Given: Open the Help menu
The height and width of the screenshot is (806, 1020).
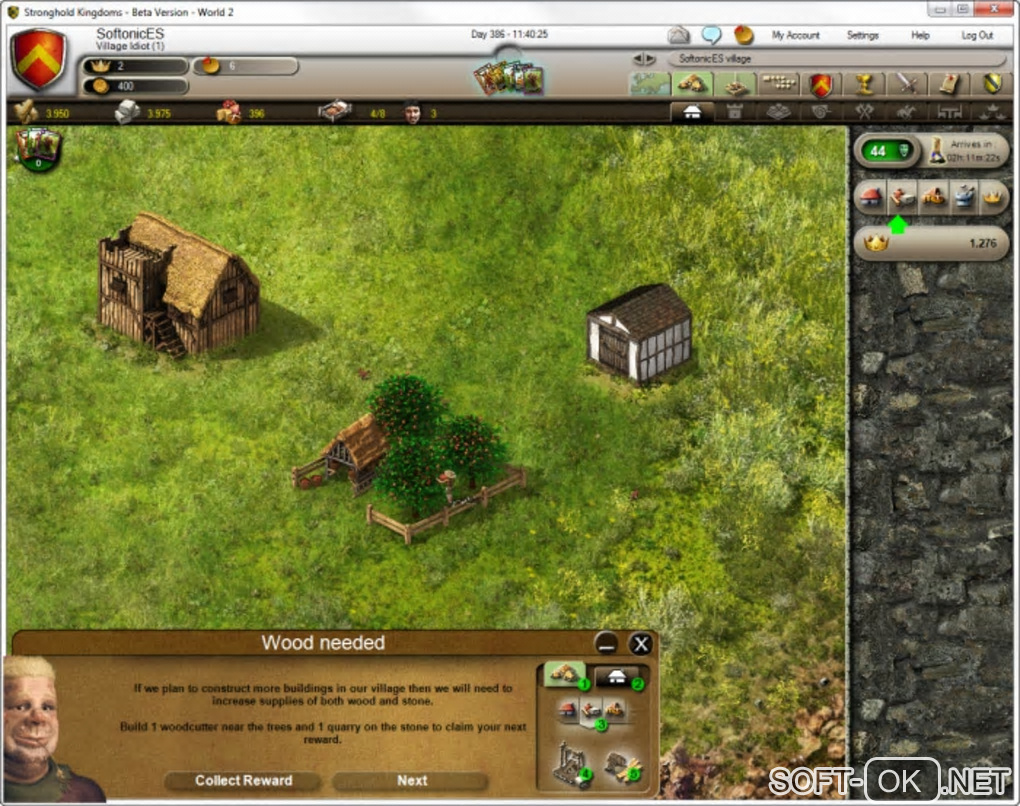Looking at the screenshot, I should [920, 35].
